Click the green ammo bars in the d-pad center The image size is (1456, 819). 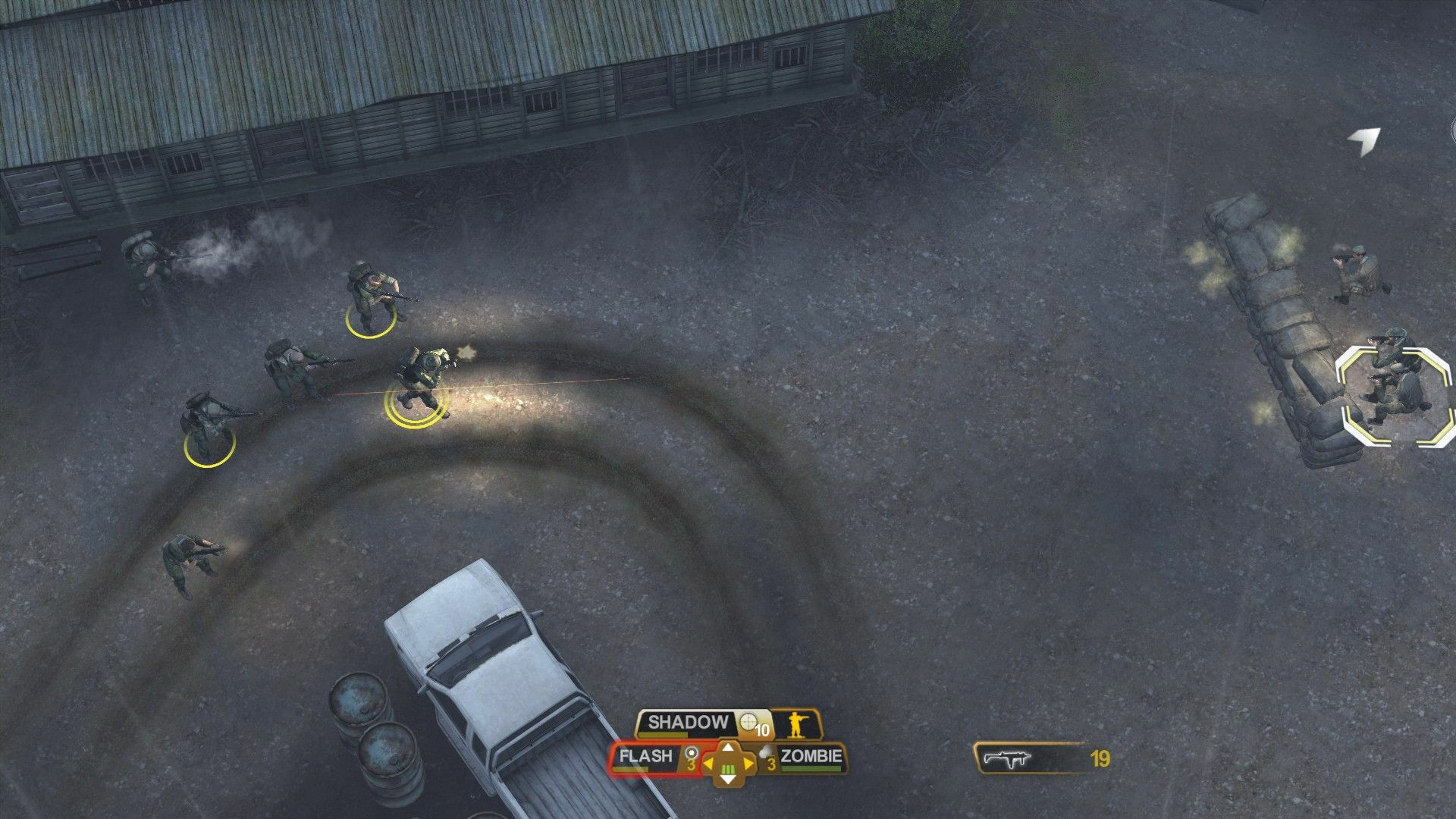tap(727, 770)
